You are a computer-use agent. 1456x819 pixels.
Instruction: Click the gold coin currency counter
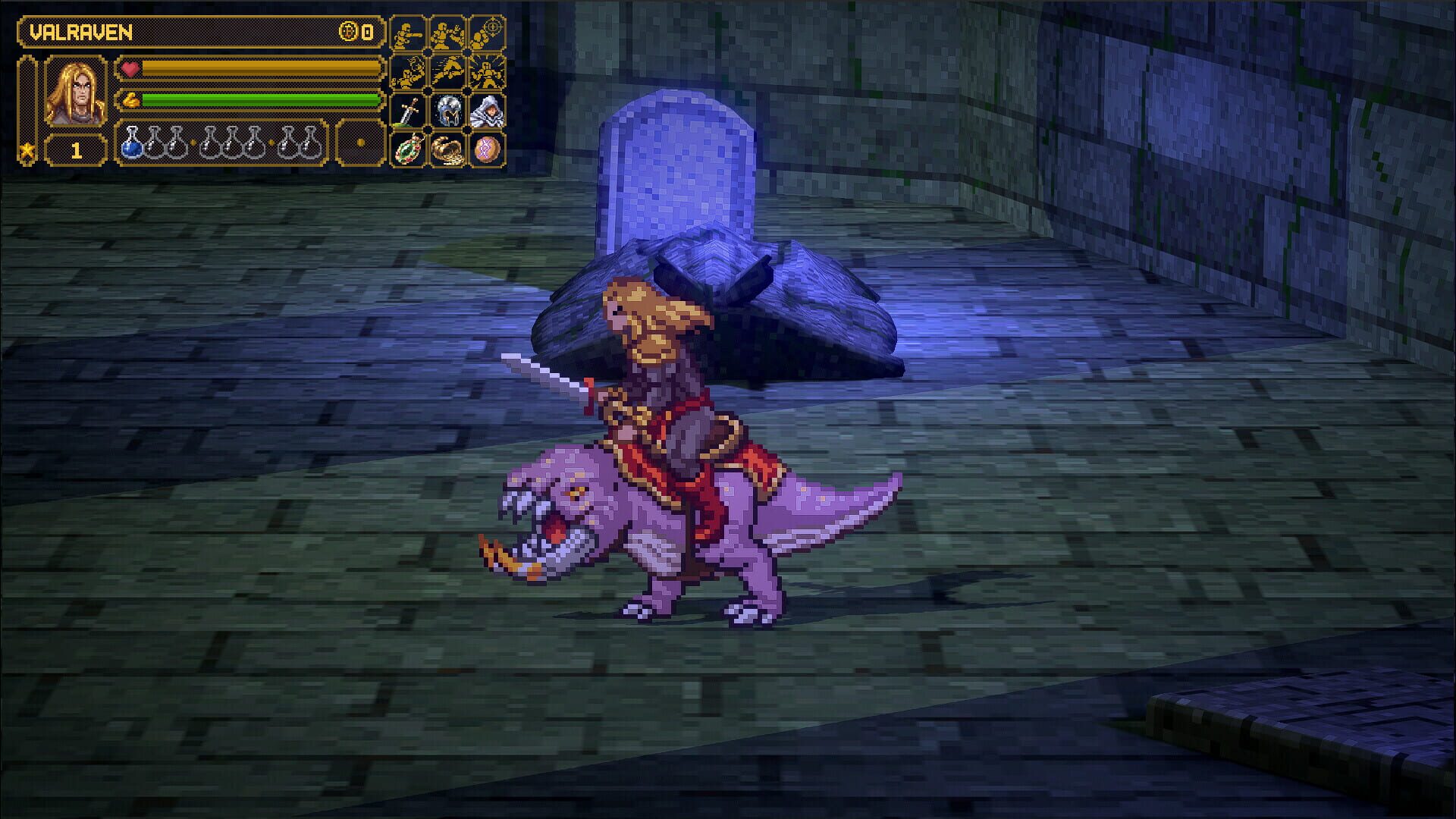coord(353,31)
